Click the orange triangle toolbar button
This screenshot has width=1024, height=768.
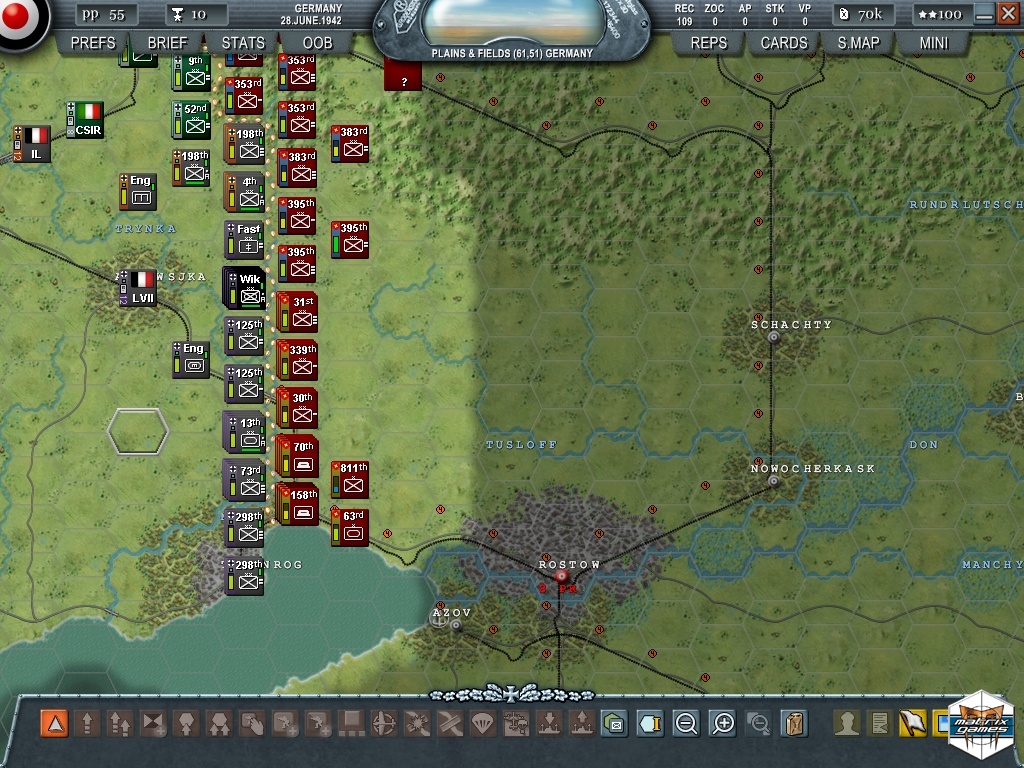[54, 723]
